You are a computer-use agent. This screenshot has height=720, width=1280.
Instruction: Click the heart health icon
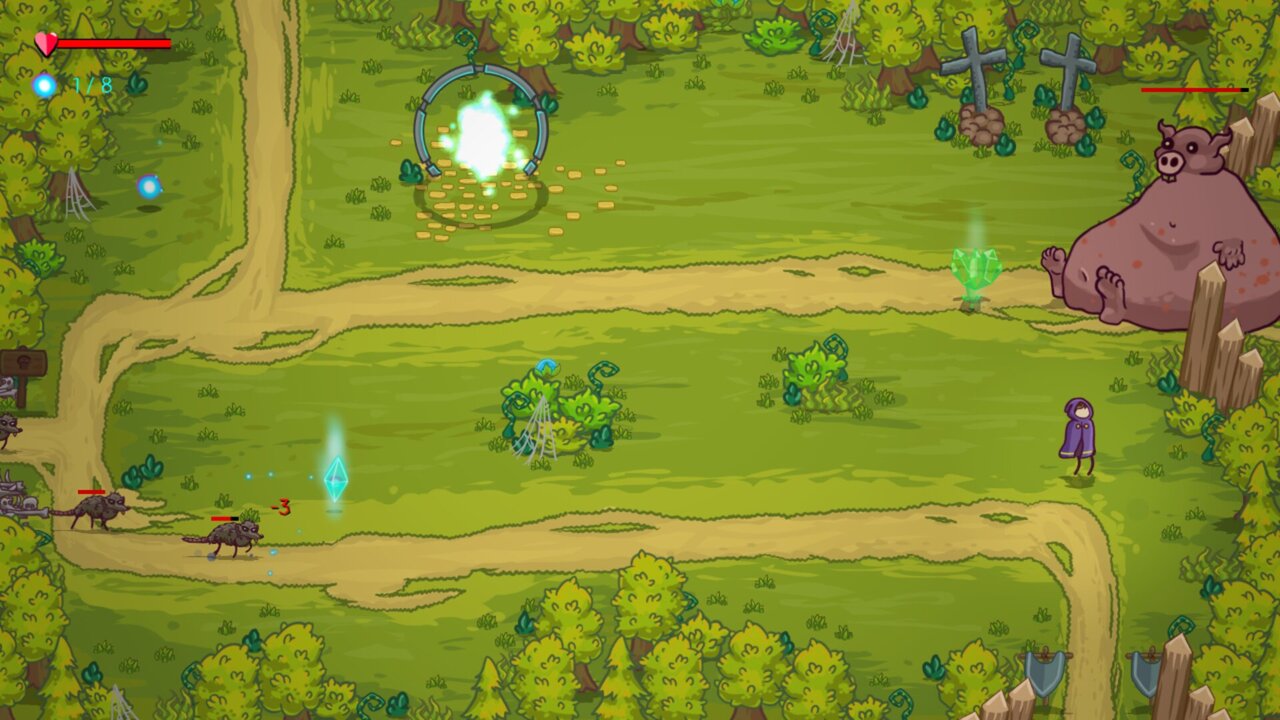[x=47, y=44]
